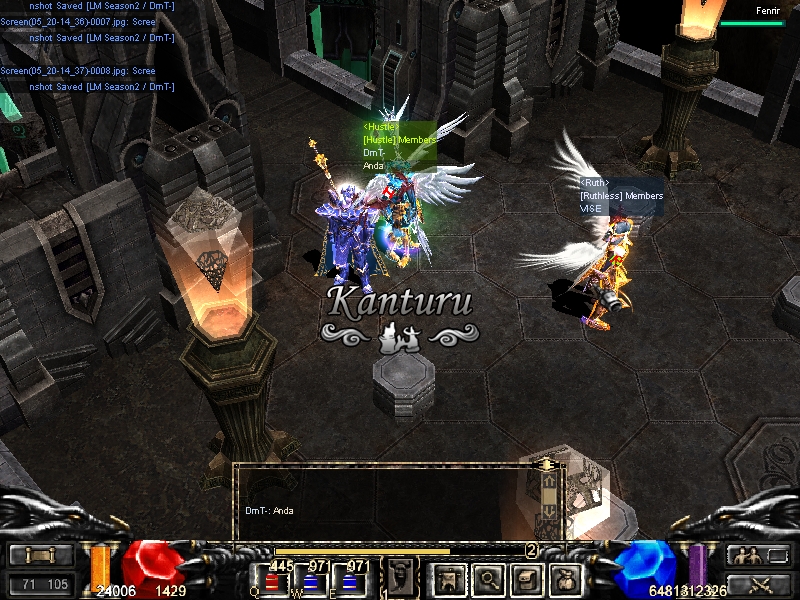Image resolution: width=800 pixels, height=600 pixels.
Task: Use the blue mana potion in slot W
Action: (312, 582)
